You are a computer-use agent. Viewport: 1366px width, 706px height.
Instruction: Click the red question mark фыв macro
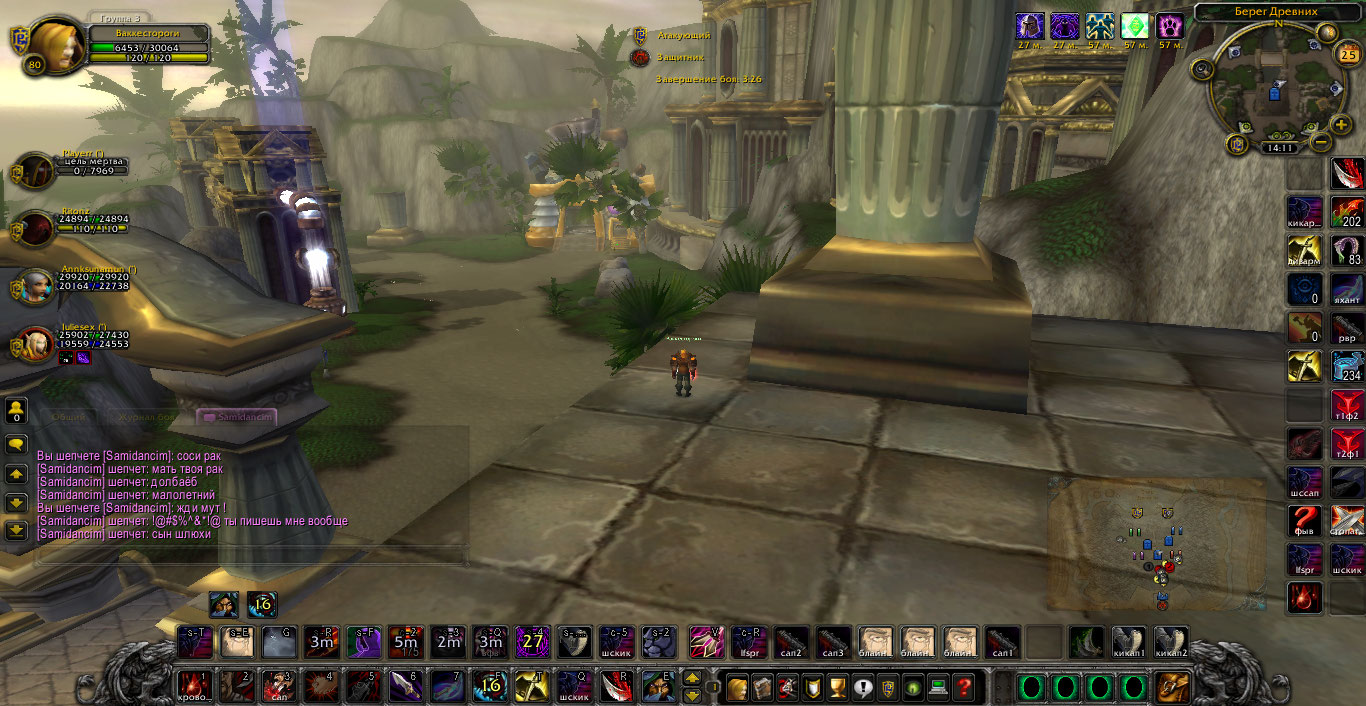pyautogui.click(x=1304, y=521)
